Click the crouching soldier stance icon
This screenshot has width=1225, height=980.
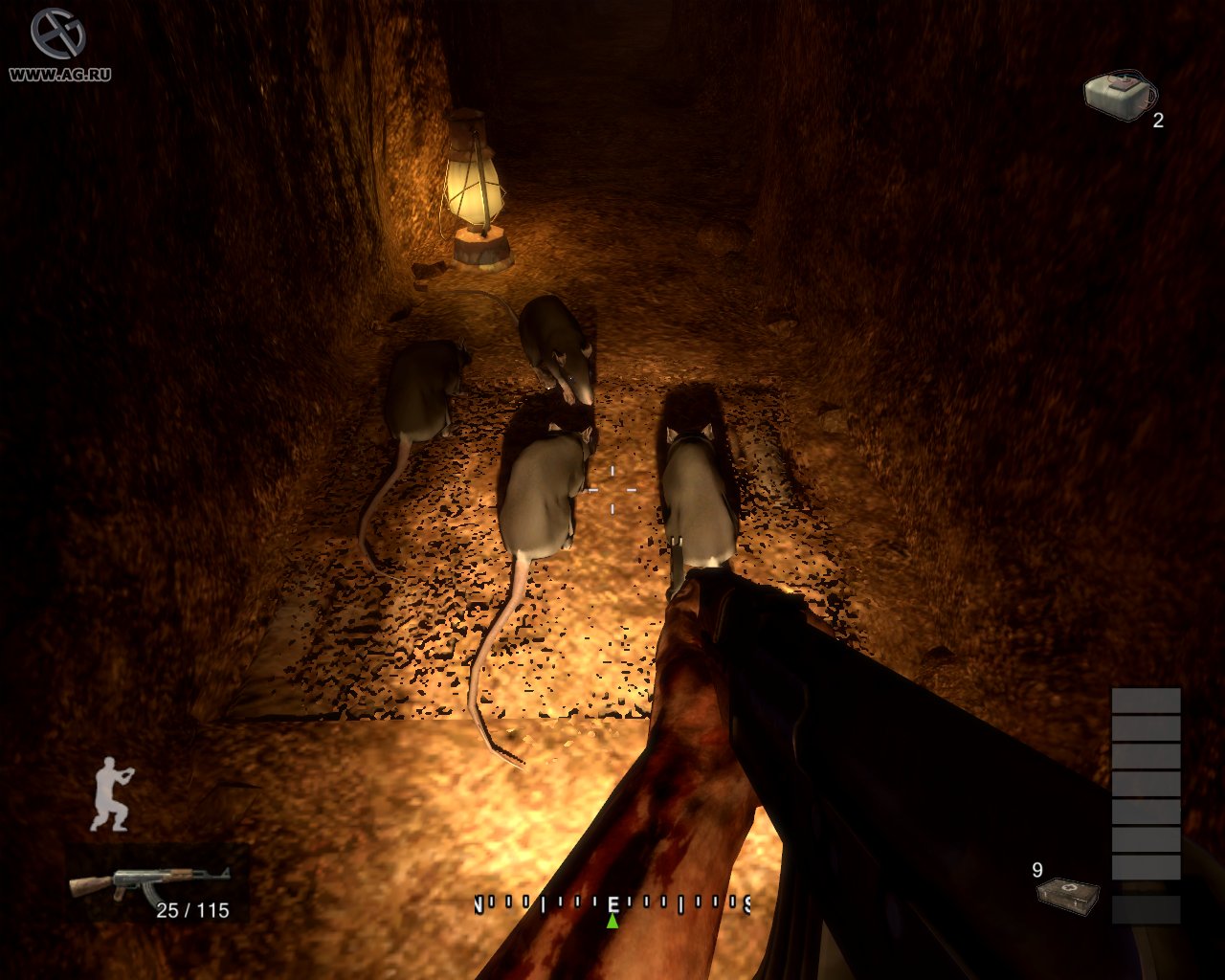(x=113, y=794)
